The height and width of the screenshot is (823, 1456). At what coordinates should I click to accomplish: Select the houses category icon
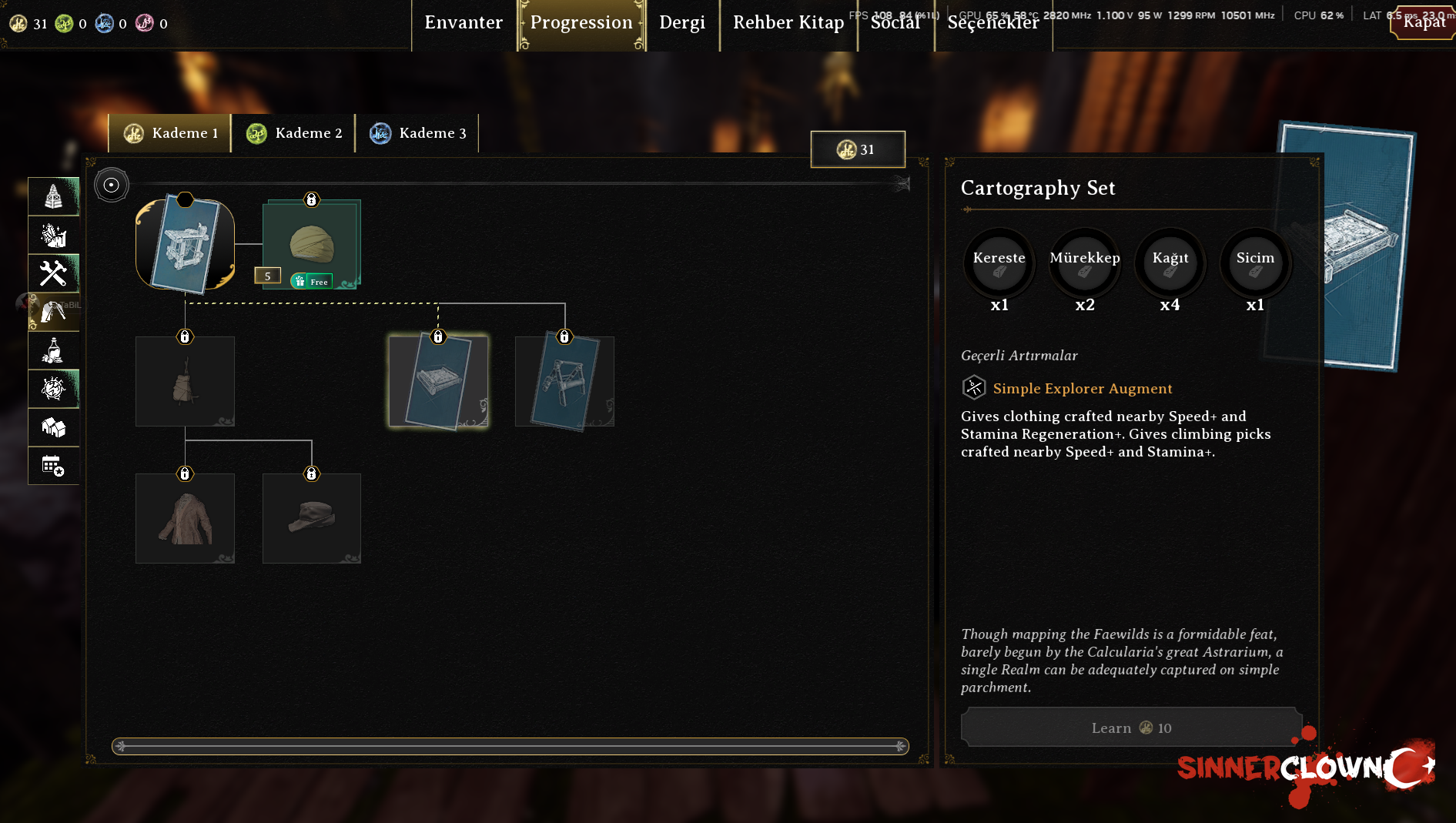(54, 427)
